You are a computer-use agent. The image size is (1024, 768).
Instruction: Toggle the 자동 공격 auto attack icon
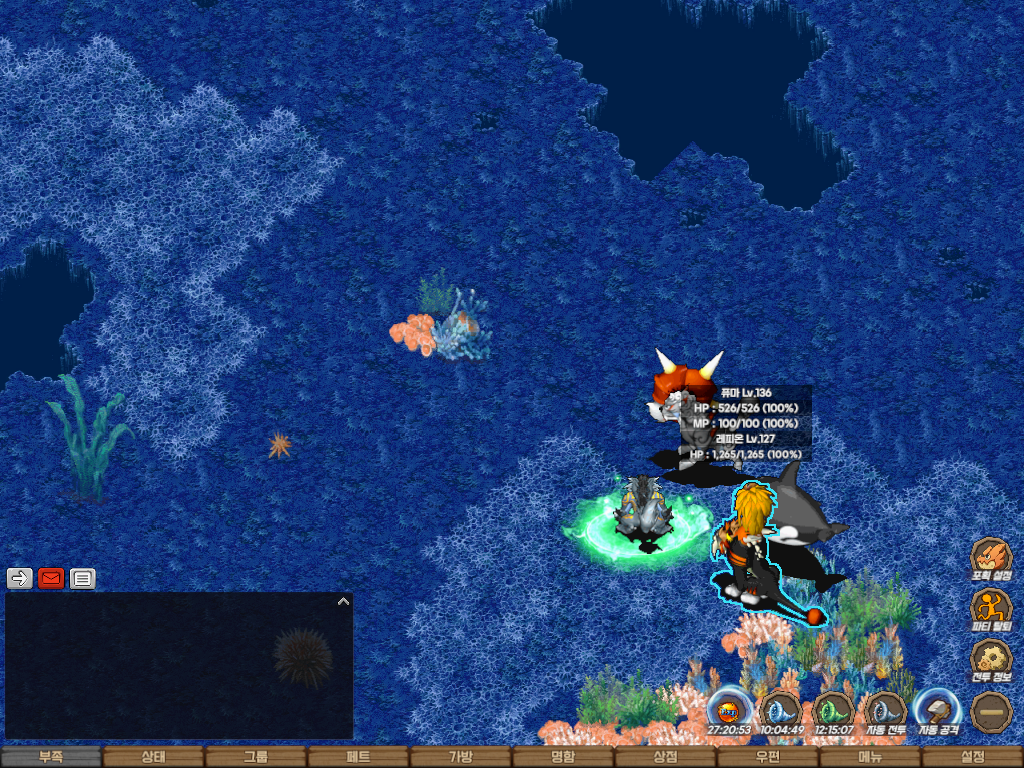[x=937, y=710]
